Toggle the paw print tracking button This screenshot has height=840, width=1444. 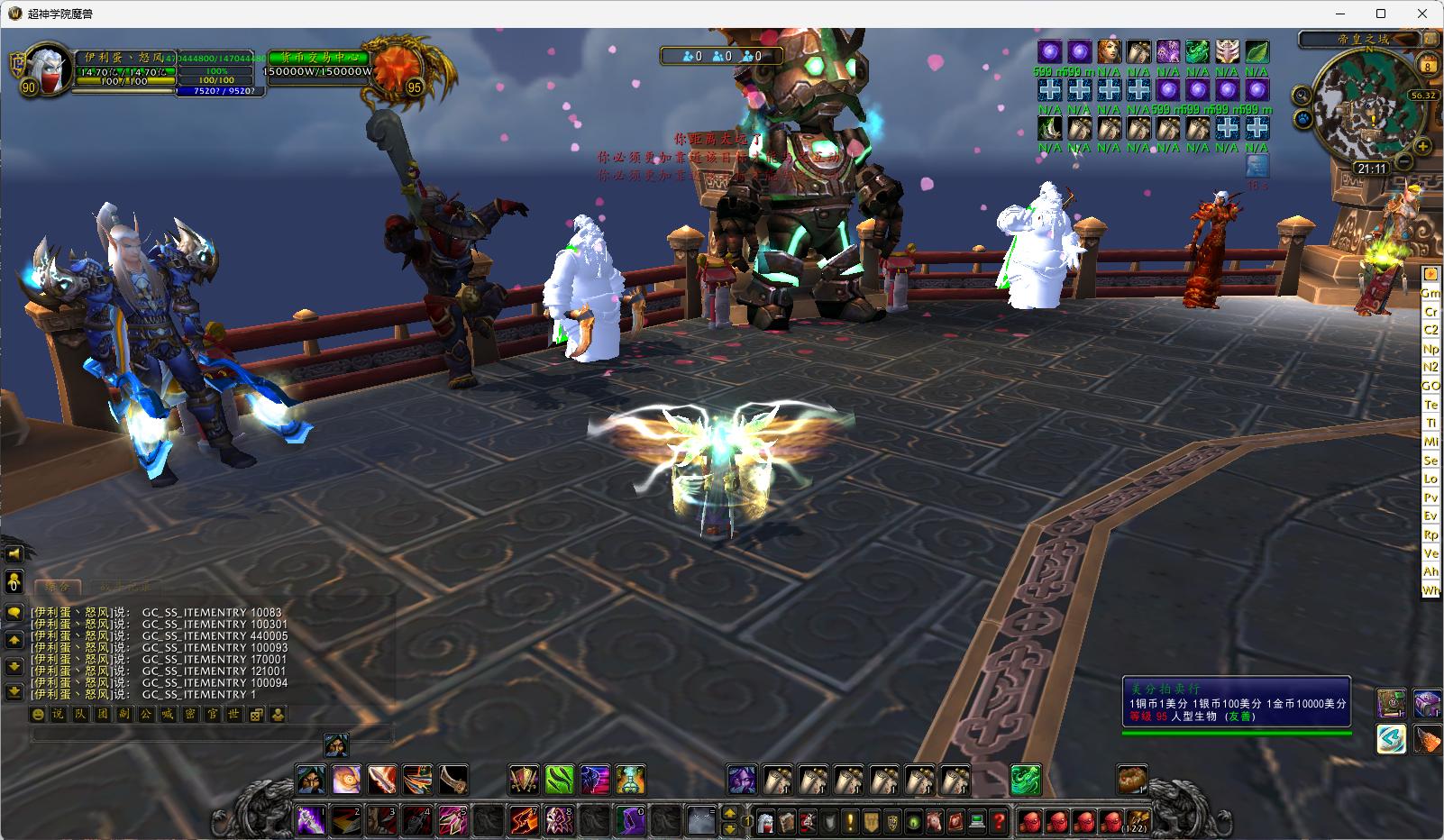[x=1304, y=118]
